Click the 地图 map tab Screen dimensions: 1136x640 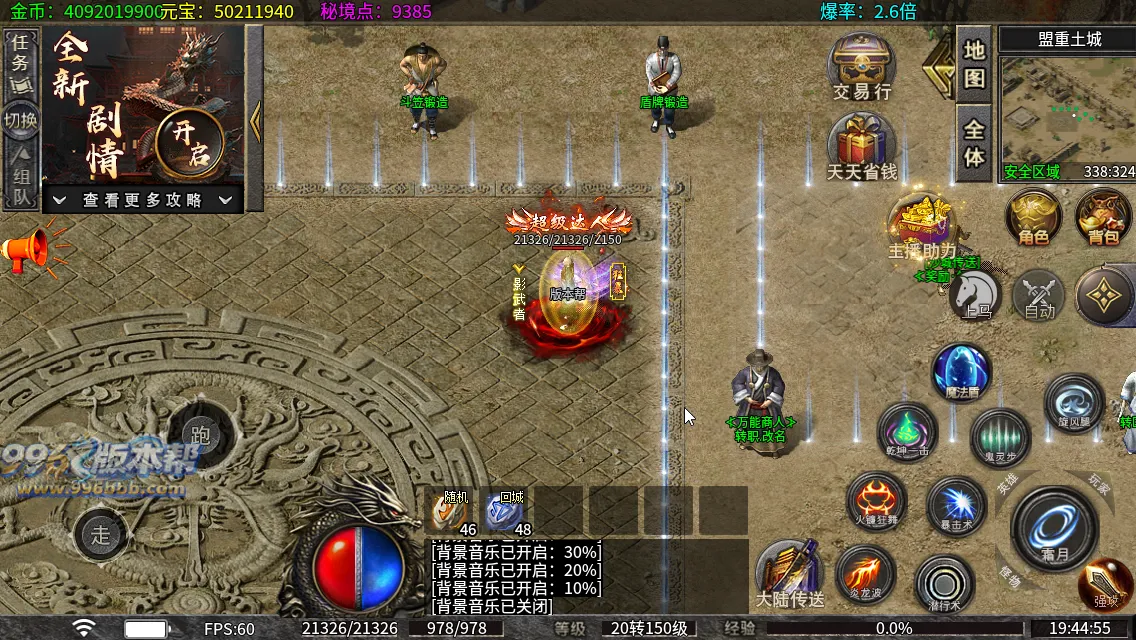(974, 66)
